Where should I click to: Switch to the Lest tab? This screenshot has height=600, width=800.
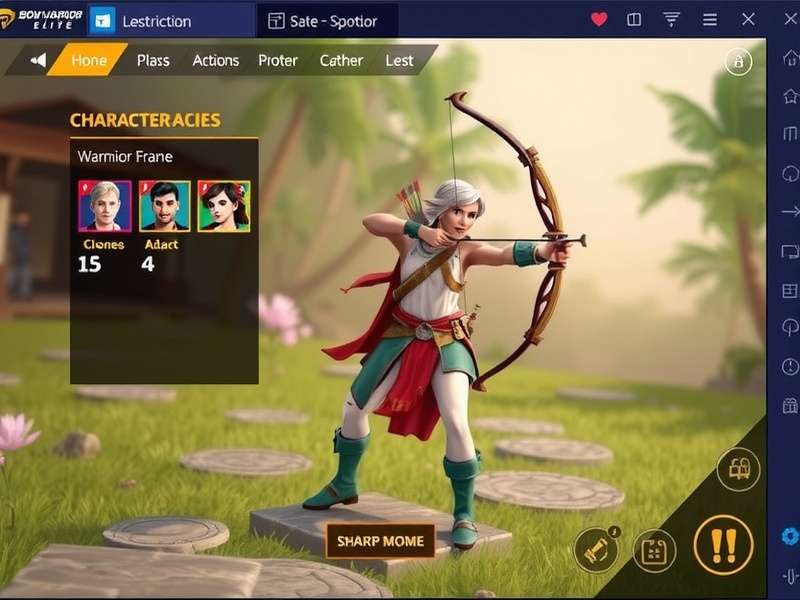tap(399, 60)
